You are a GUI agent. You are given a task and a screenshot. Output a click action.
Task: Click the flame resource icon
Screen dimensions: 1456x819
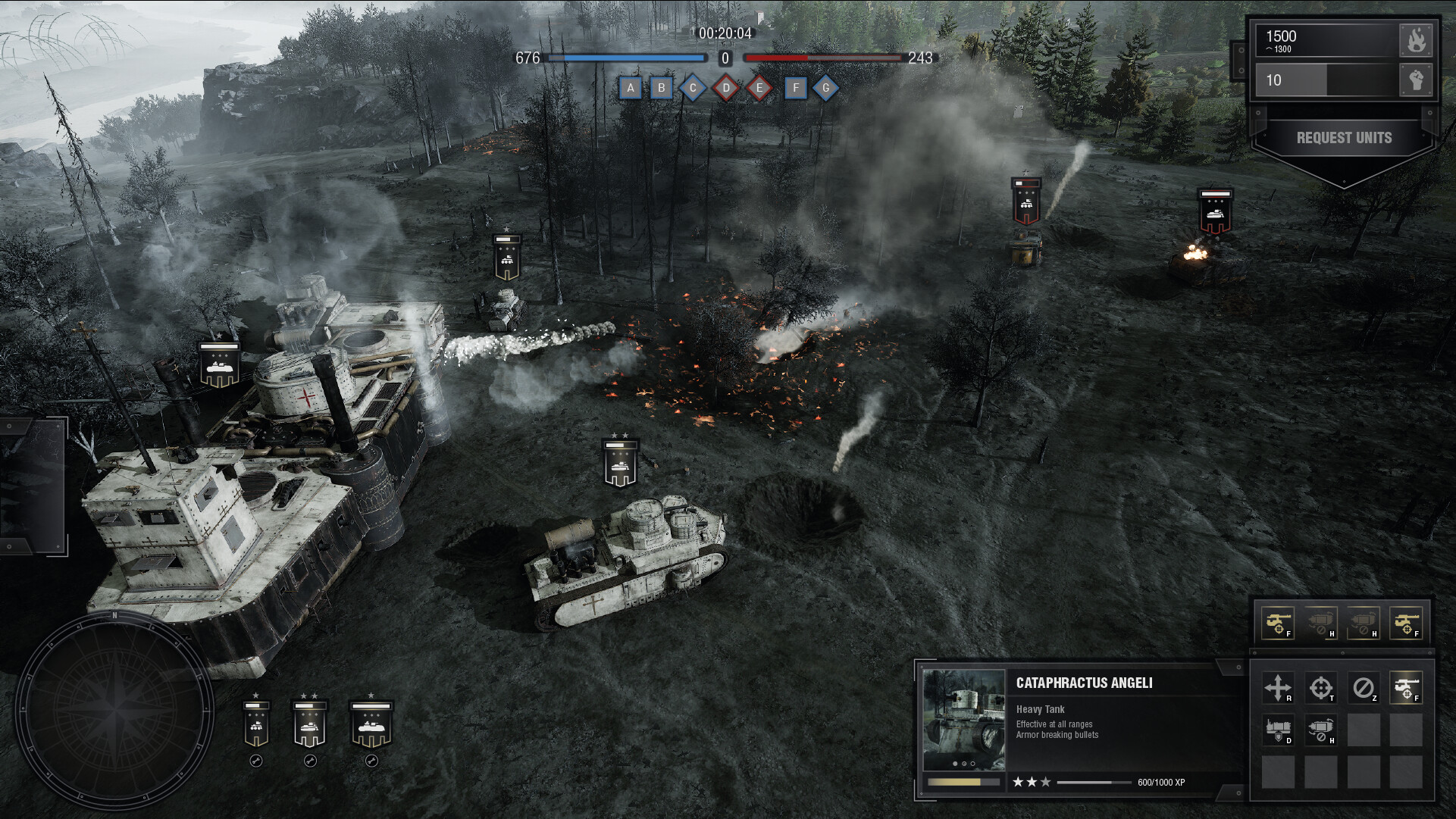click(x=1416, y=40)
